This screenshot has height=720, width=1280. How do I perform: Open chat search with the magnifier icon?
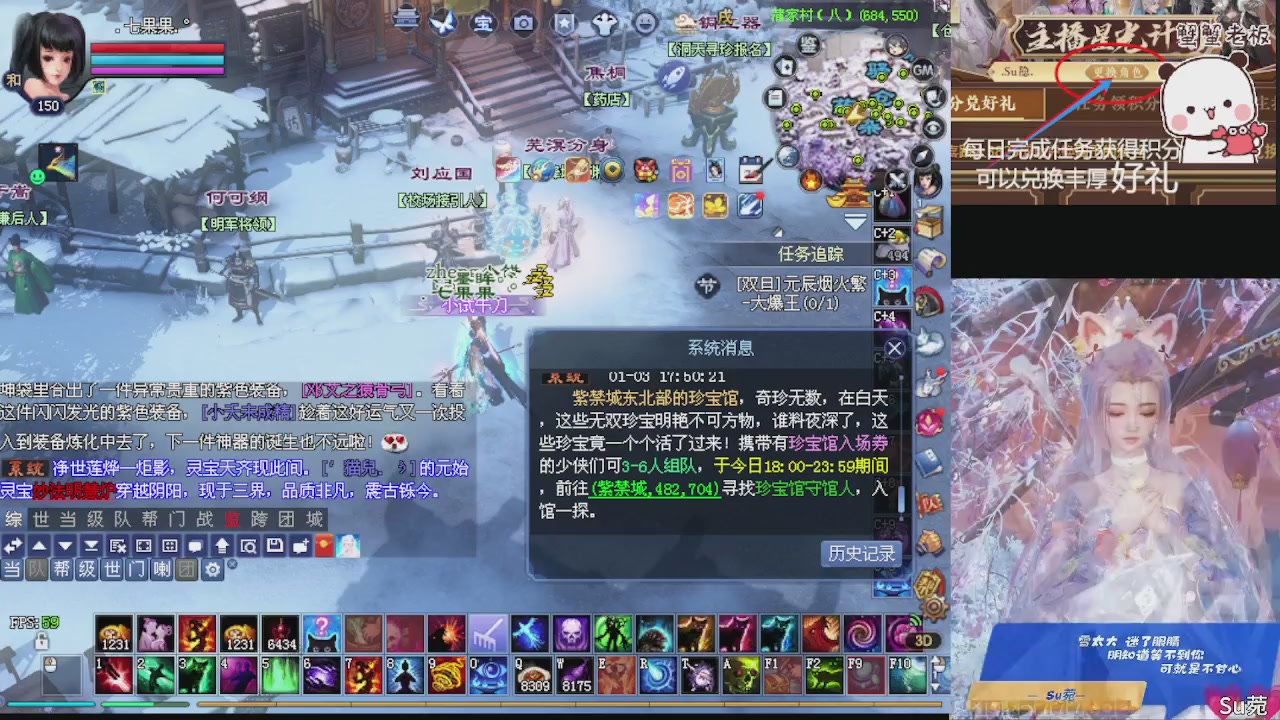pos(247,546)
